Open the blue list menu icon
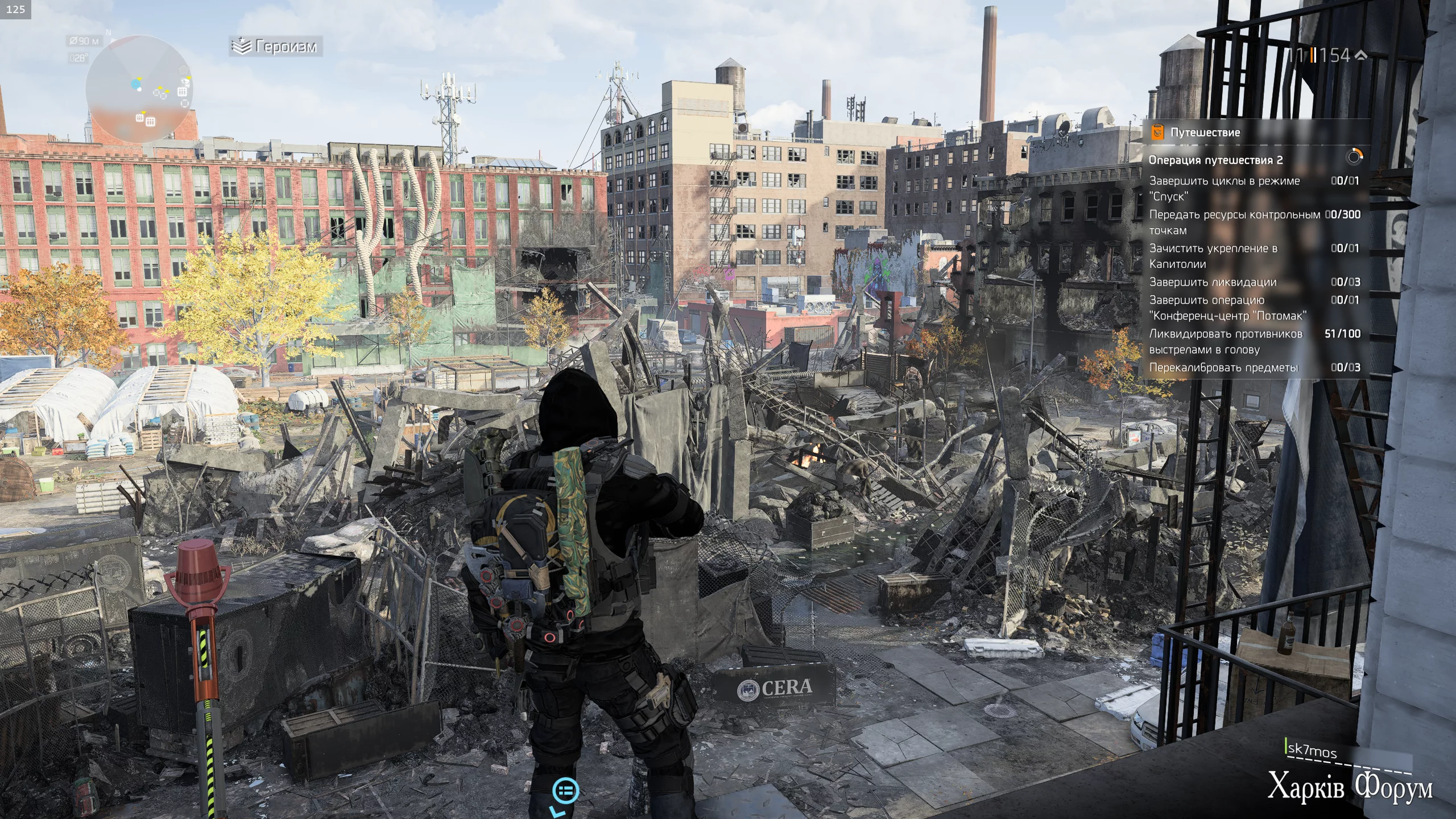1456x819 pixels. pos(566,790)
